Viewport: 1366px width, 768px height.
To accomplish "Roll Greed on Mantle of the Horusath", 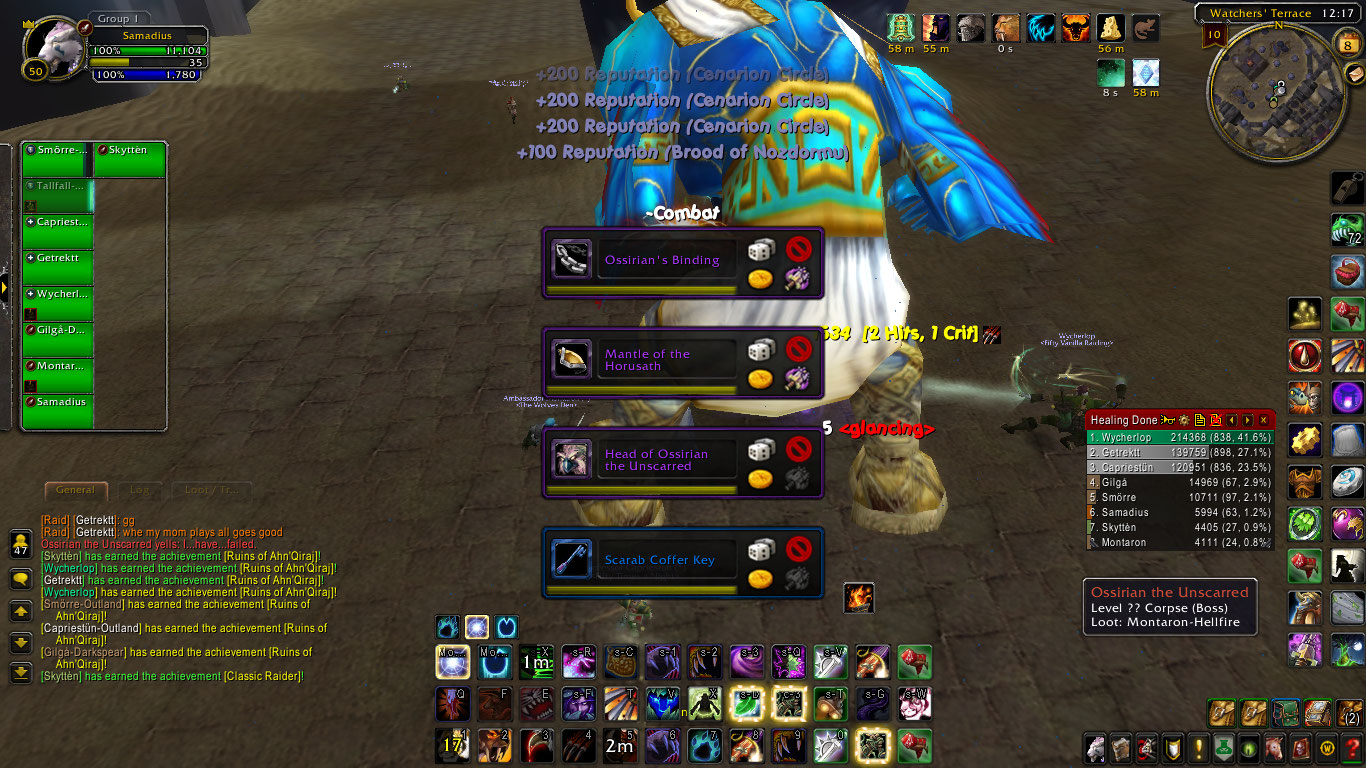I will pyautogui.click(x=761, y=379).
